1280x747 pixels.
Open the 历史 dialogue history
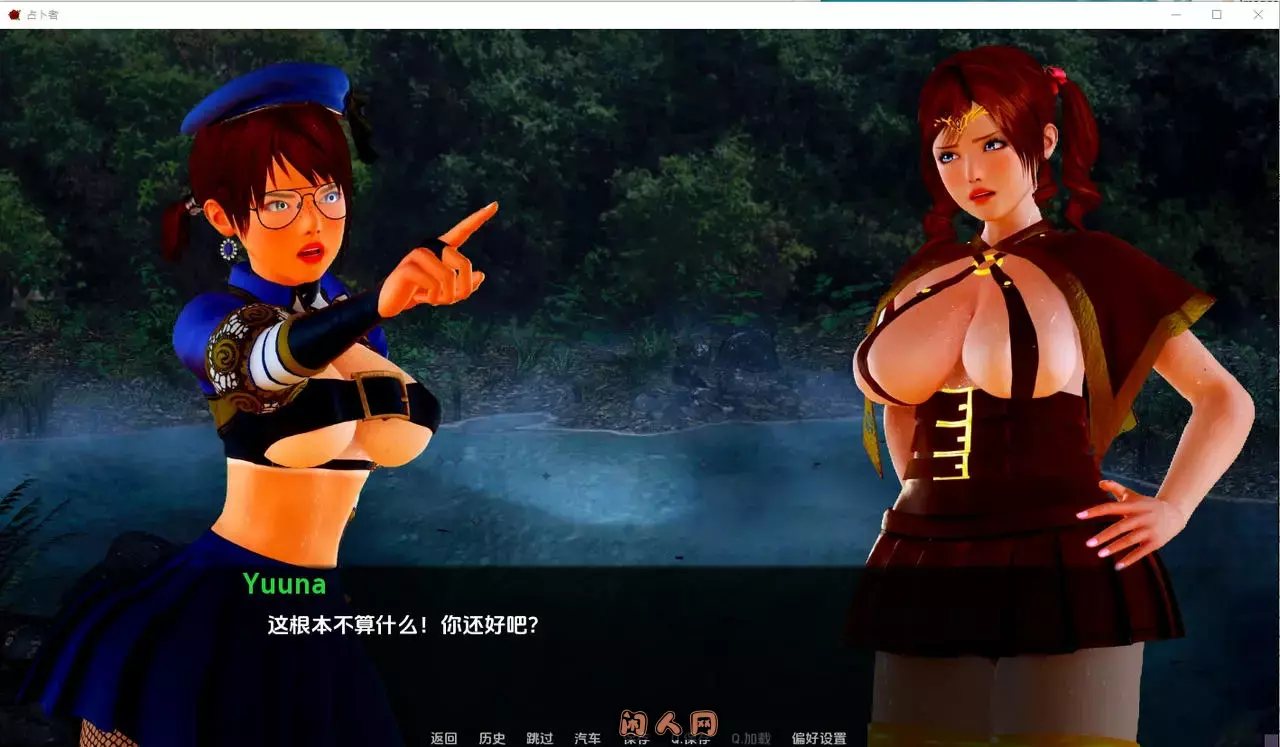[492, 738]
